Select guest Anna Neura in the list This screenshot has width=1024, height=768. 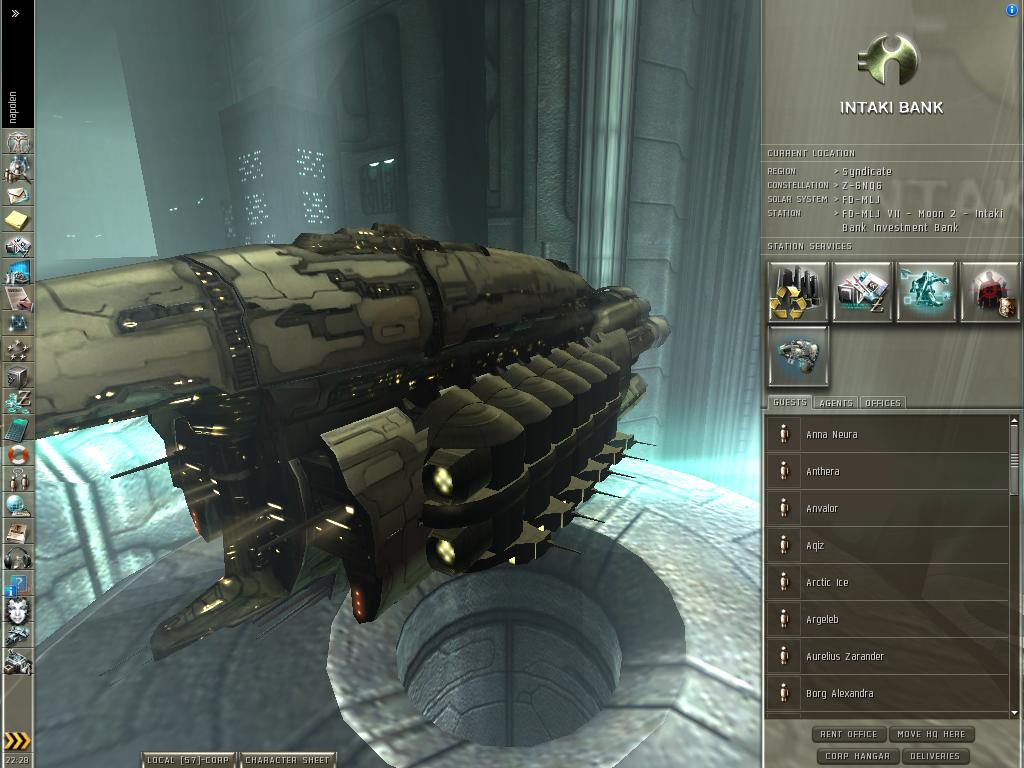831,435
